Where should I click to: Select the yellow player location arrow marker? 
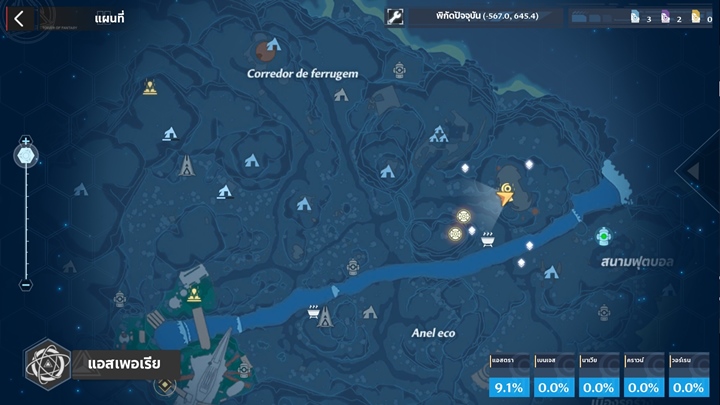pos(506,193)
